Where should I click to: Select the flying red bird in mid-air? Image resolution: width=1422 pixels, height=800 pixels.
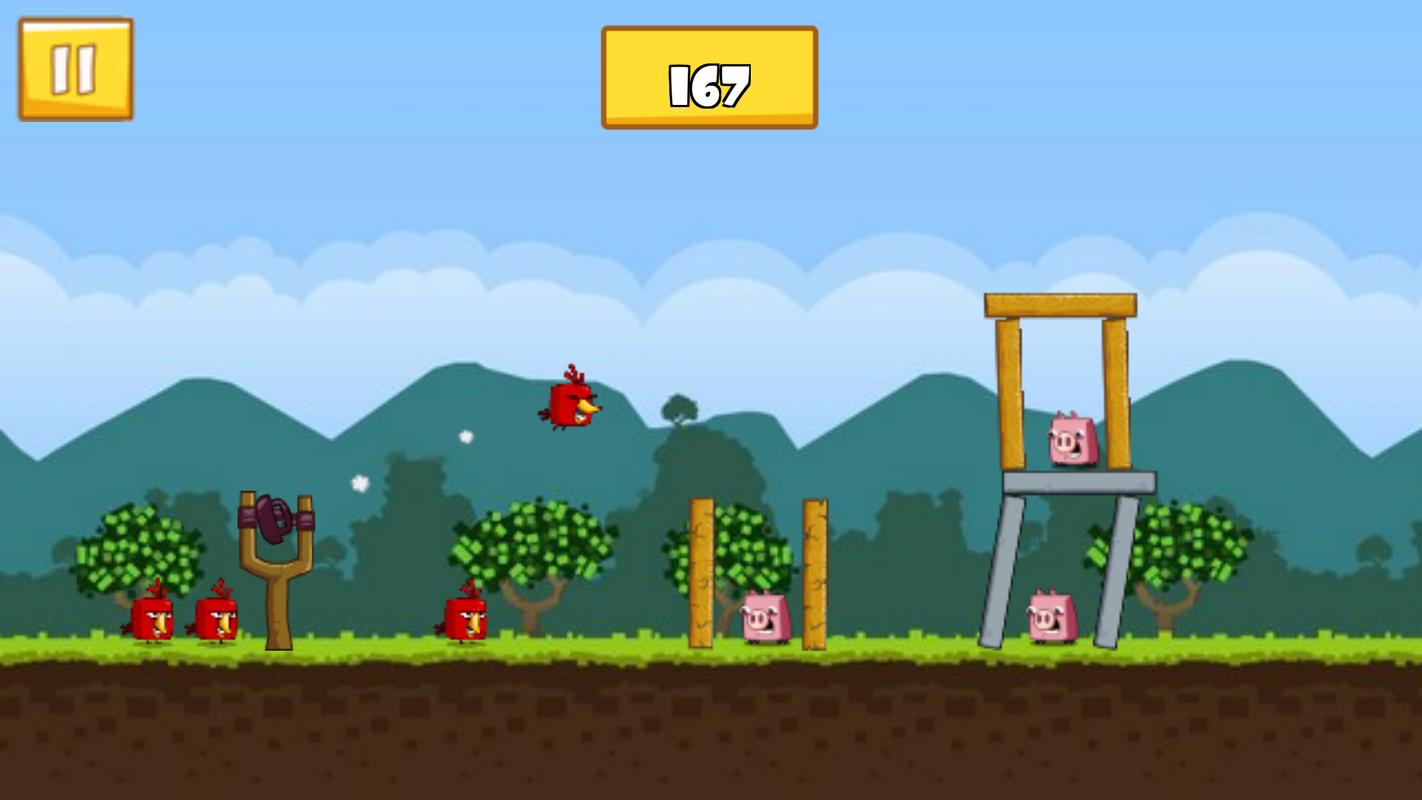click(570, 405)
